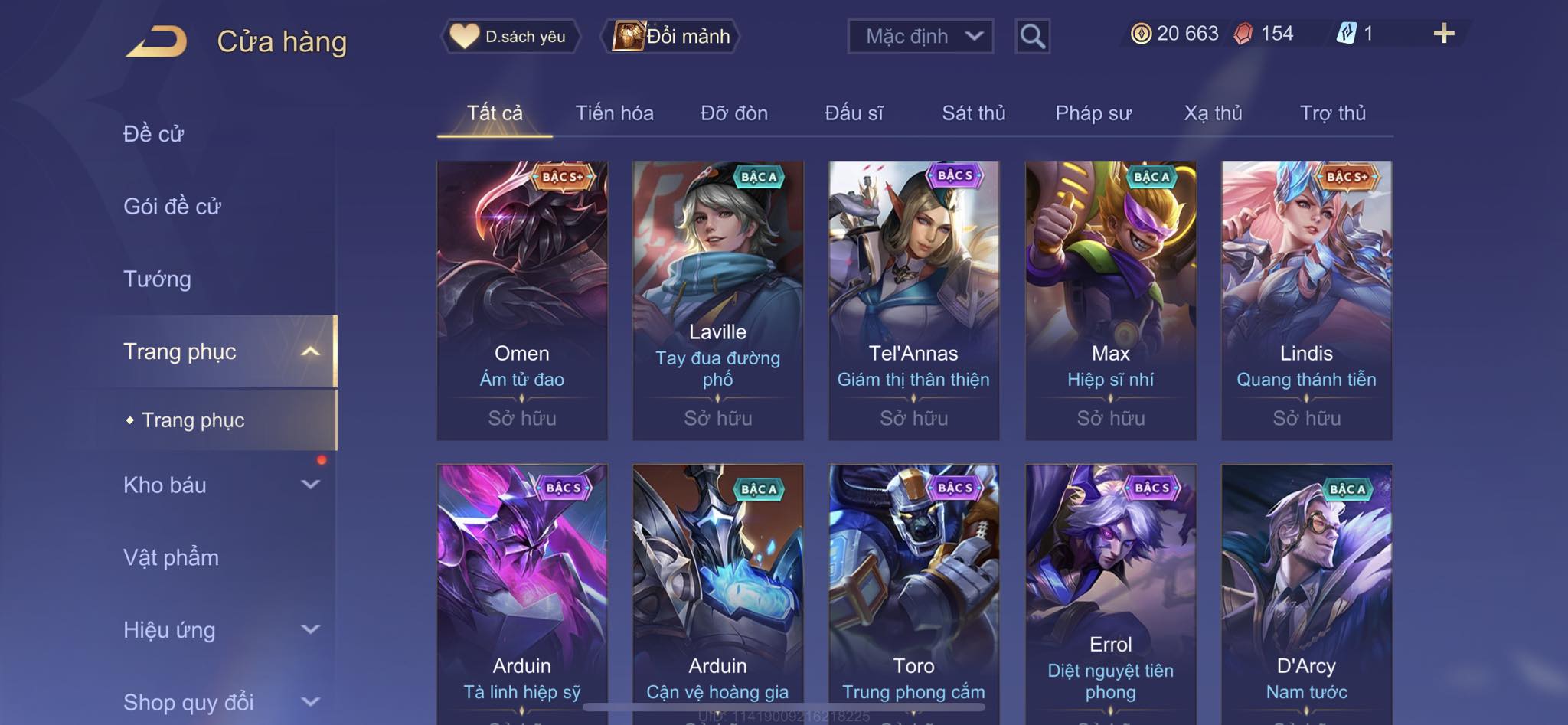The width and height of the screenshot is (1568, 725).
Task: Pick the Toro Trung phong cắm skin card
Action: click(x=913, y=589)
